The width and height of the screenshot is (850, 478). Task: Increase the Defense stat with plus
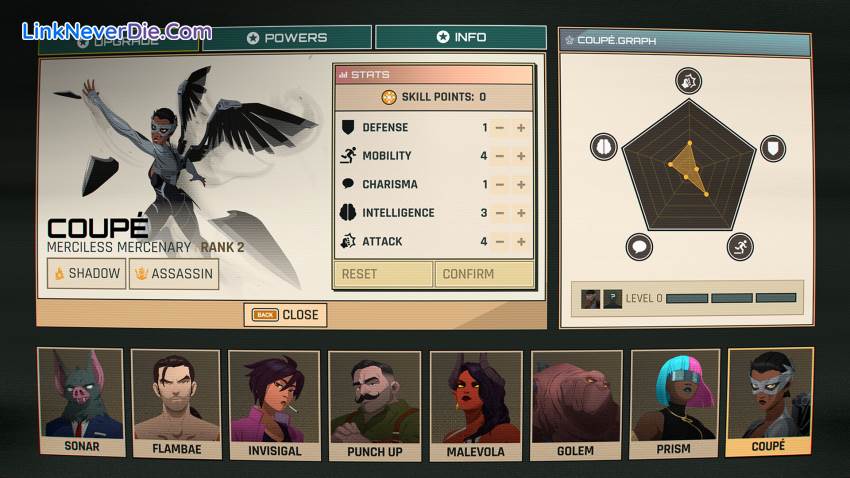pos(521,128)
